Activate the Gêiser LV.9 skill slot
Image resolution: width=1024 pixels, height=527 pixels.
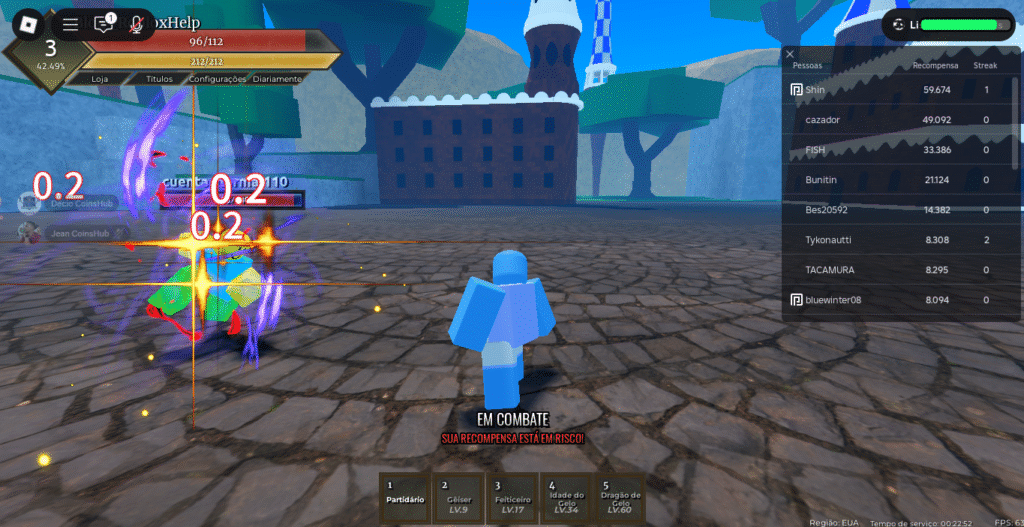pyautogui.click(x=458, y=497)
